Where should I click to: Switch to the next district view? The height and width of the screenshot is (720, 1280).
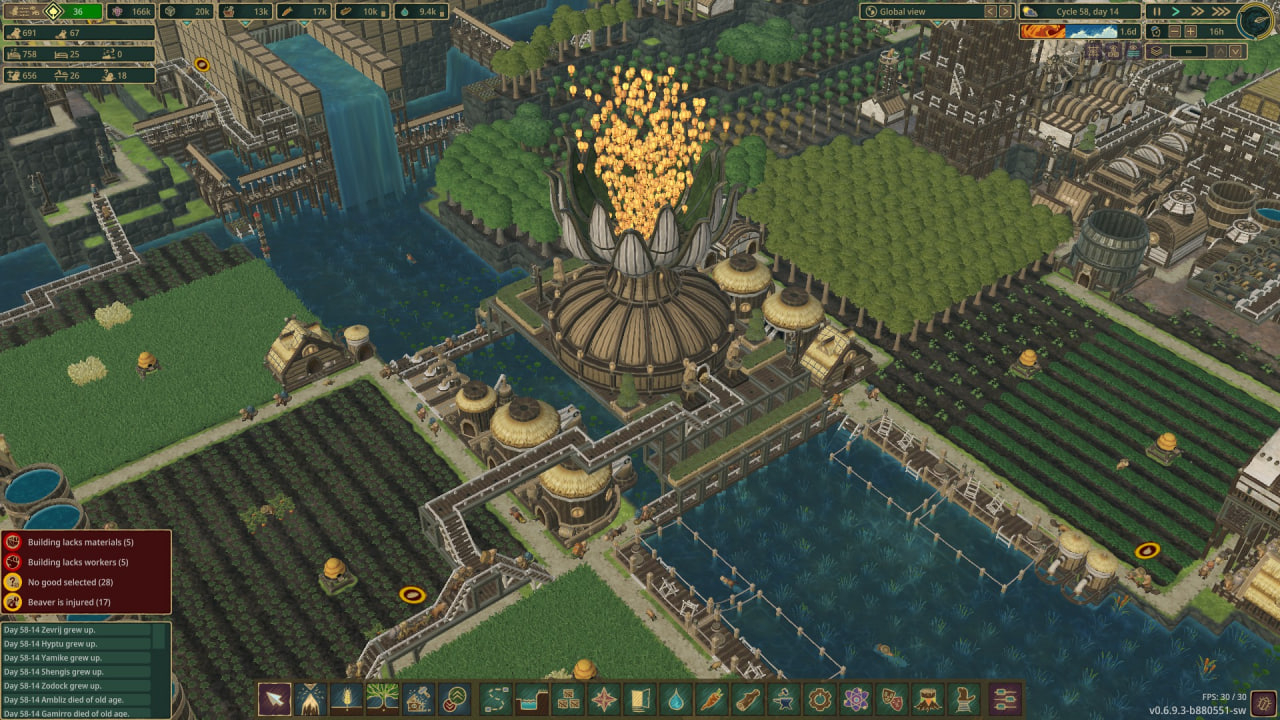pos(1006,11)
